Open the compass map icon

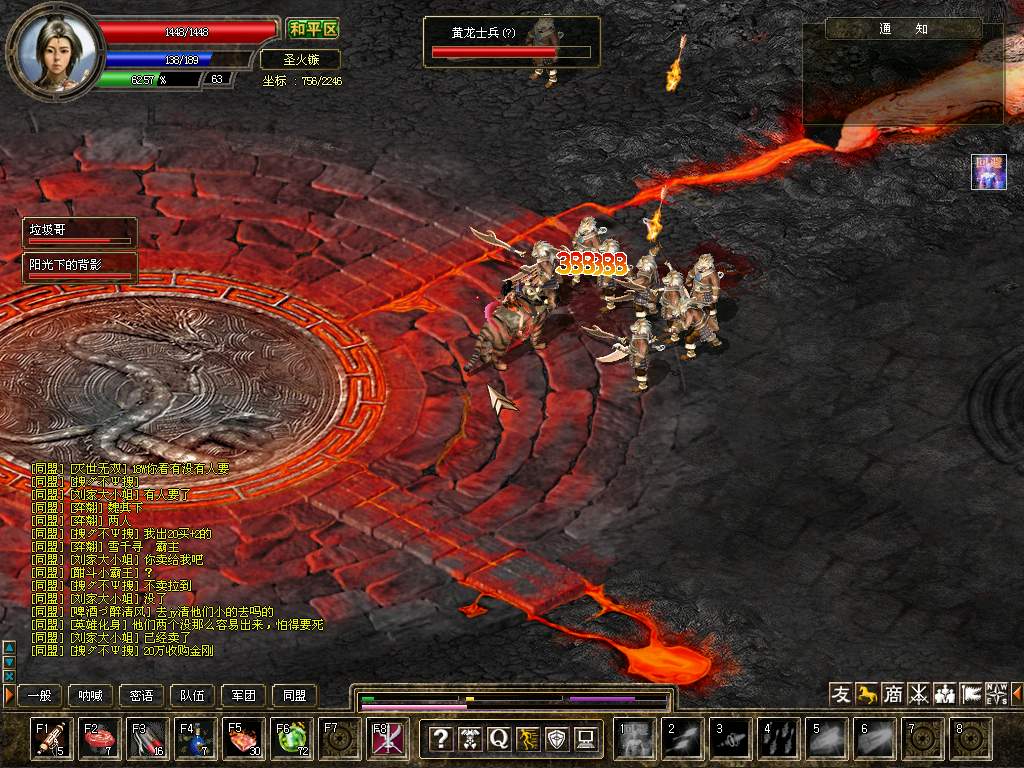[x=997, y=693]
